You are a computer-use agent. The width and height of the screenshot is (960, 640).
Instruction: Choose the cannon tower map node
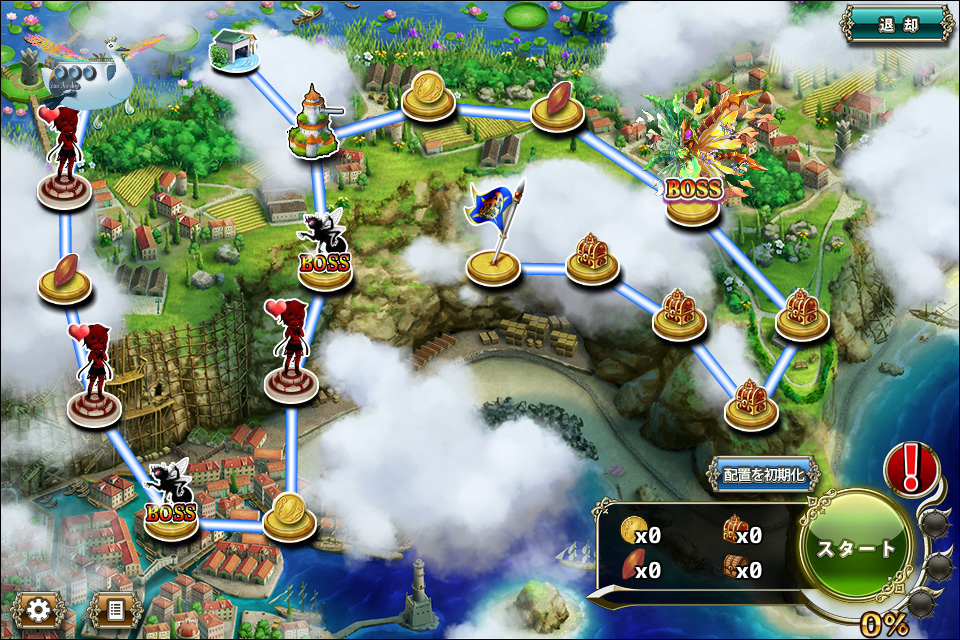(x=313, y=125)
